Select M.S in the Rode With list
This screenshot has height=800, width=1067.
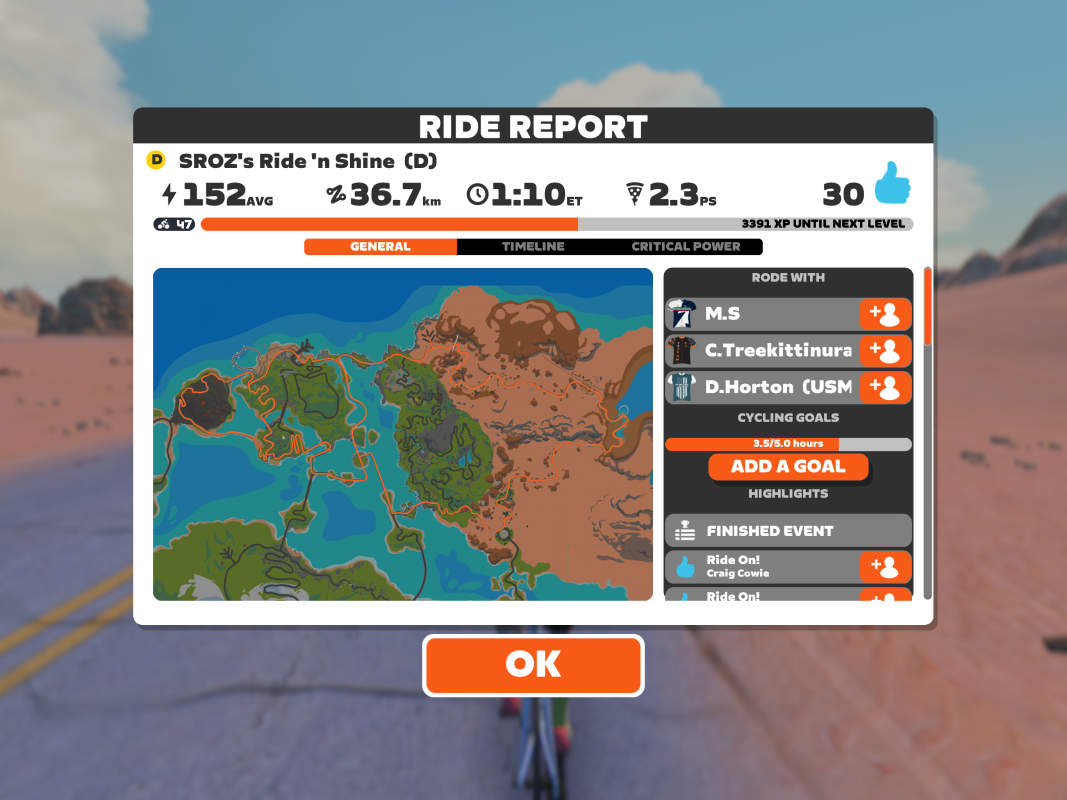click(x=760, y=314)
